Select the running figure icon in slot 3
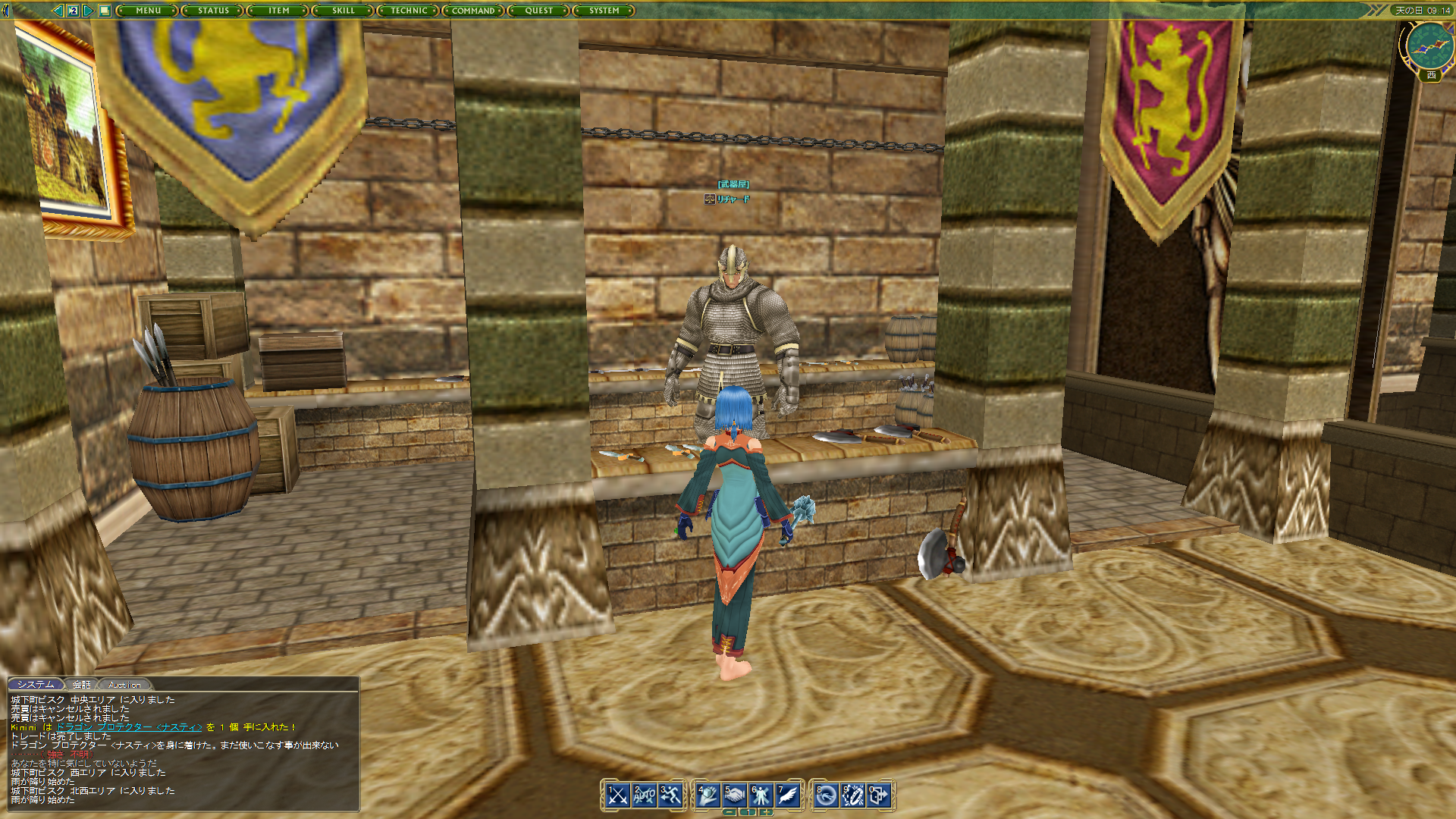Screen dimensions: 1456x819 coord(670,796)
